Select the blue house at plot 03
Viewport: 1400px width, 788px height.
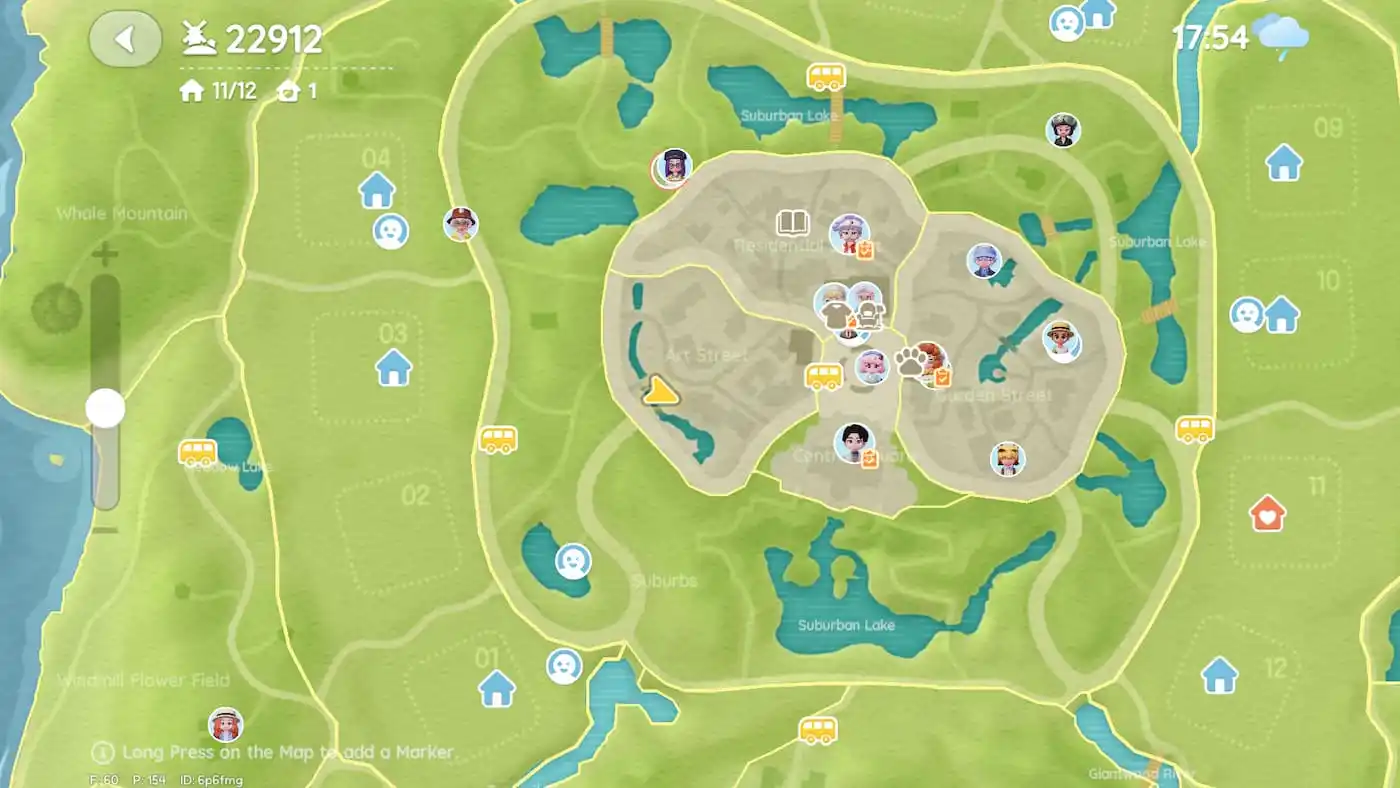[393, 367]
